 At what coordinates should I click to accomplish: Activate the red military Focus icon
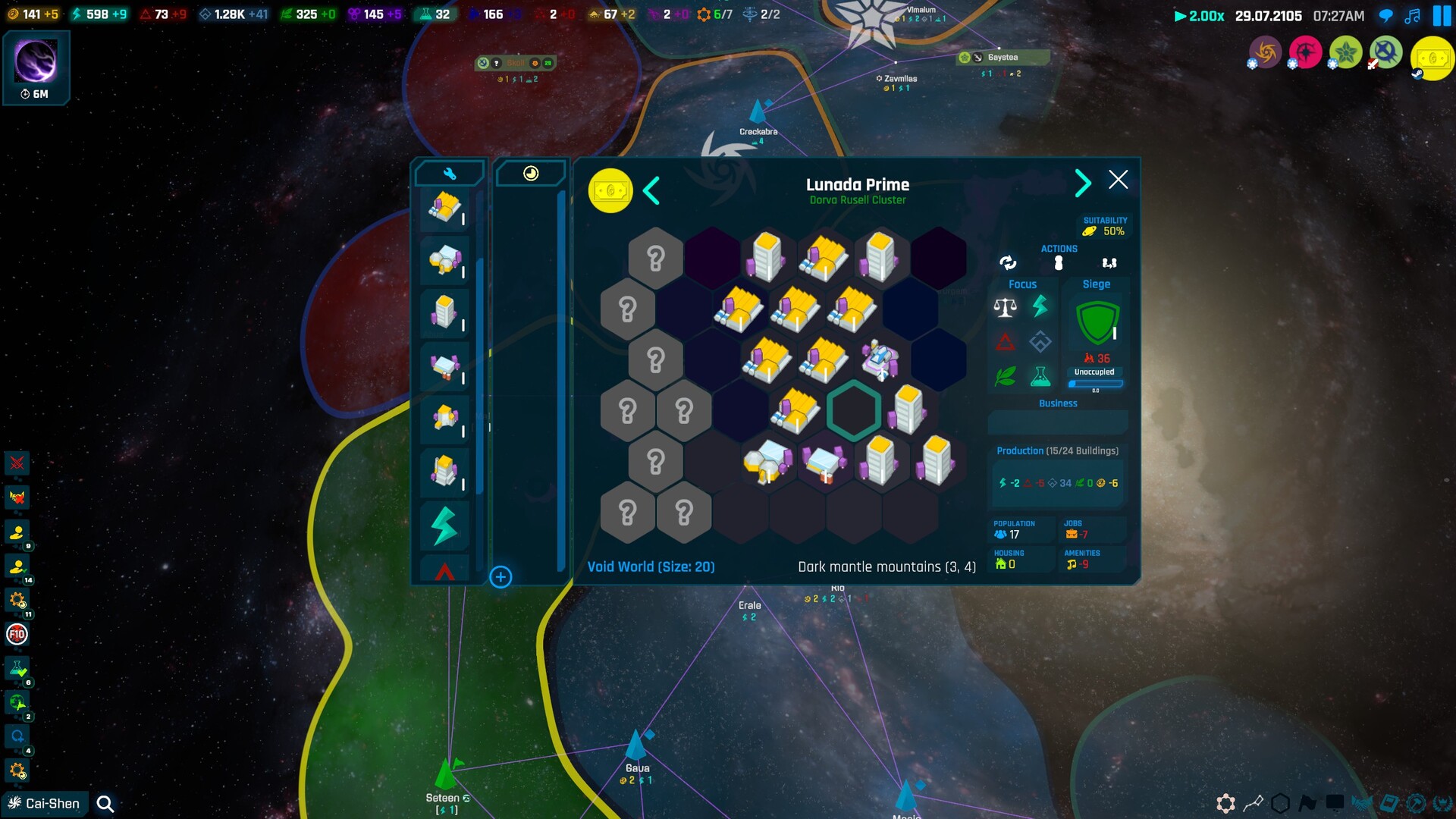pos(1005,342)
